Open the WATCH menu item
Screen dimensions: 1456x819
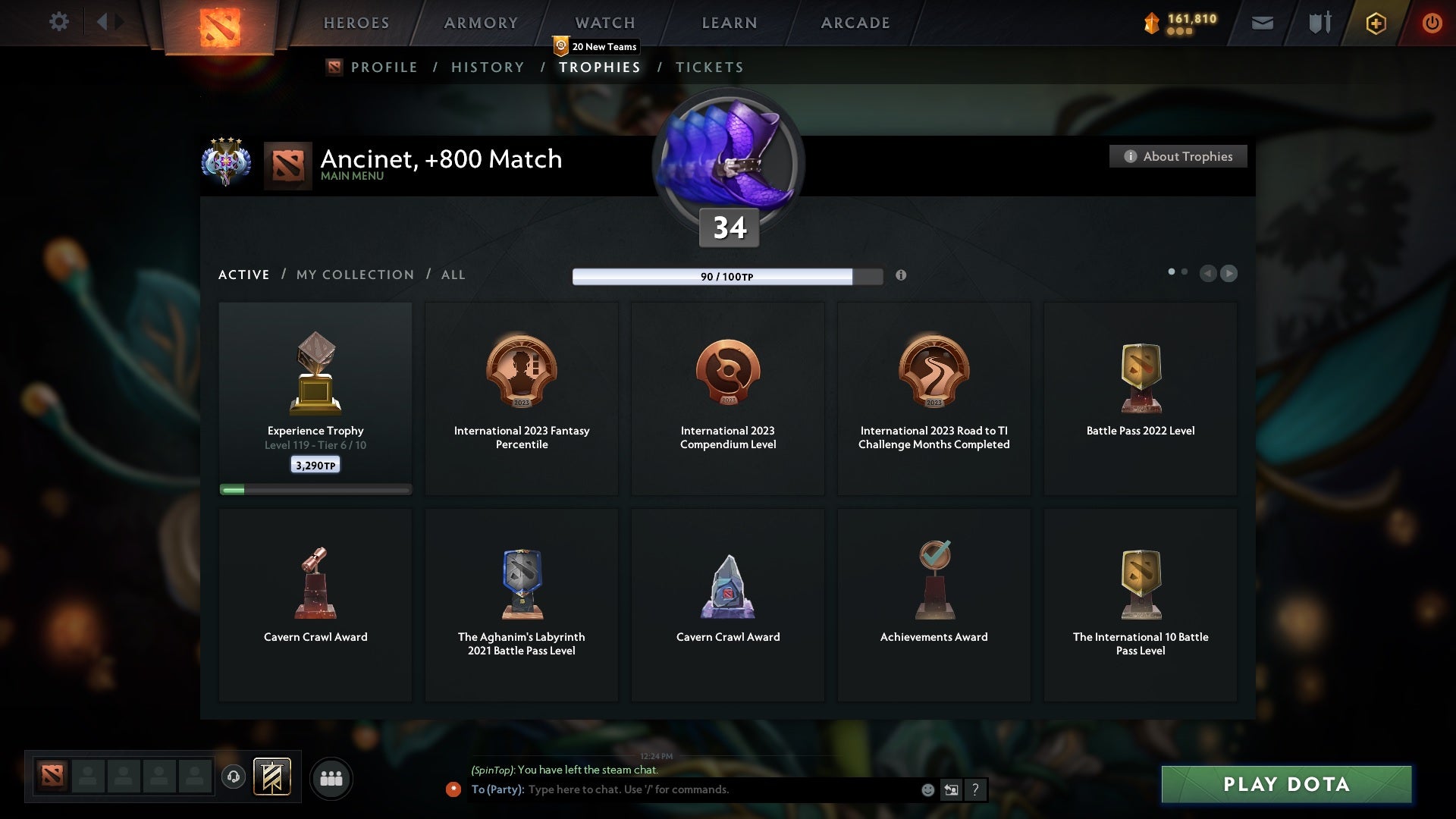click(604, 23)
